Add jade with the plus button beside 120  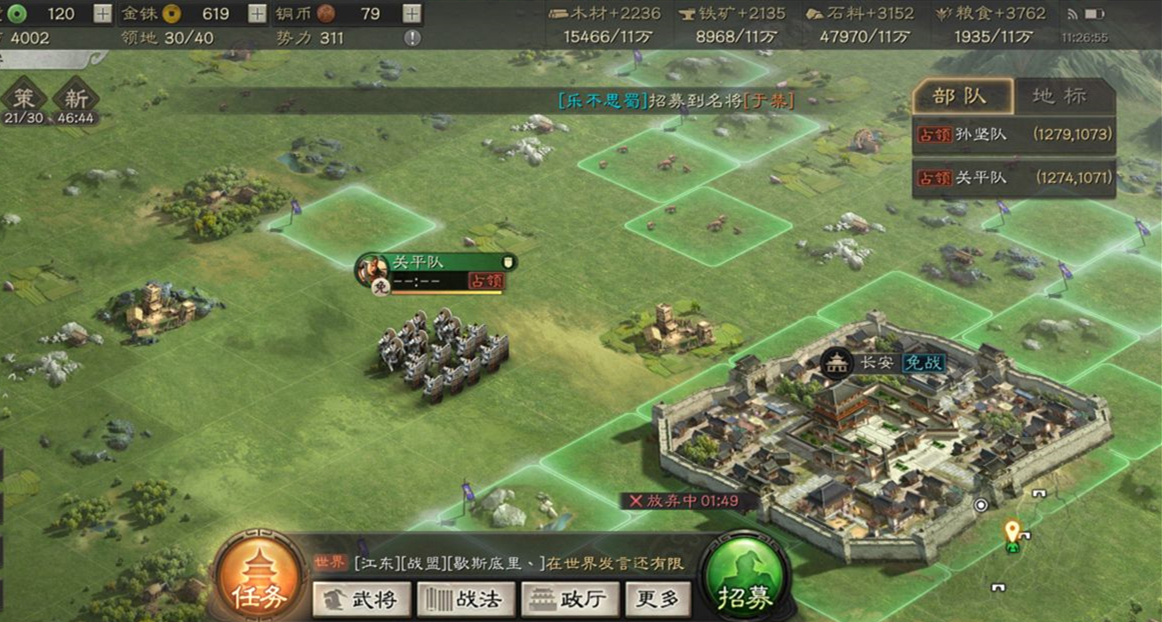click(x=103, y=14)
